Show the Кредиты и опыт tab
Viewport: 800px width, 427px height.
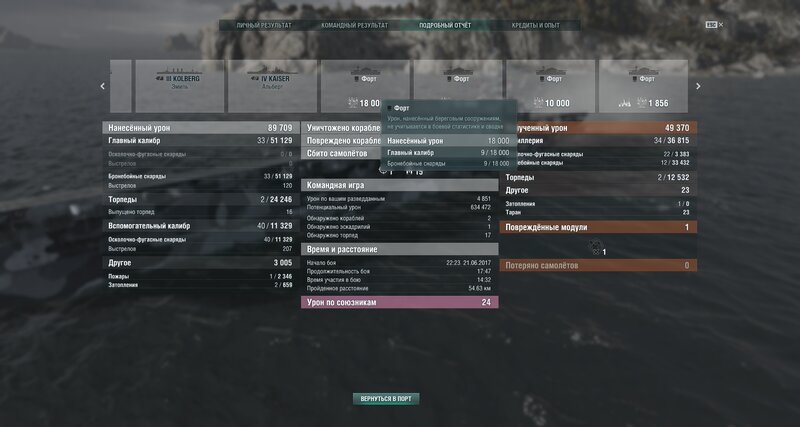pos(535,25)
